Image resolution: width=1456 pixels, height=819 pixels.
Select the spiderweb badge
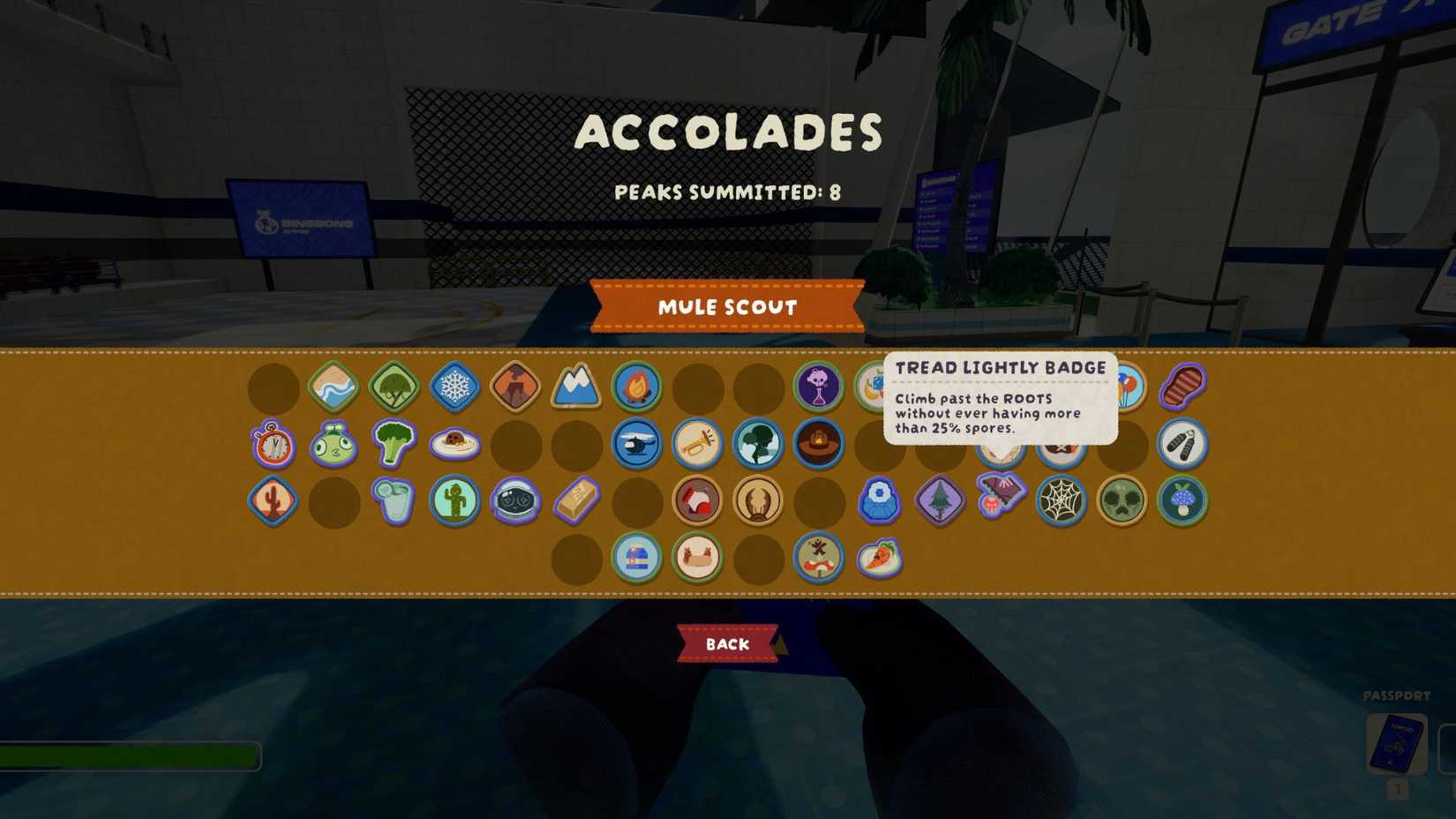coord(1061,501)
